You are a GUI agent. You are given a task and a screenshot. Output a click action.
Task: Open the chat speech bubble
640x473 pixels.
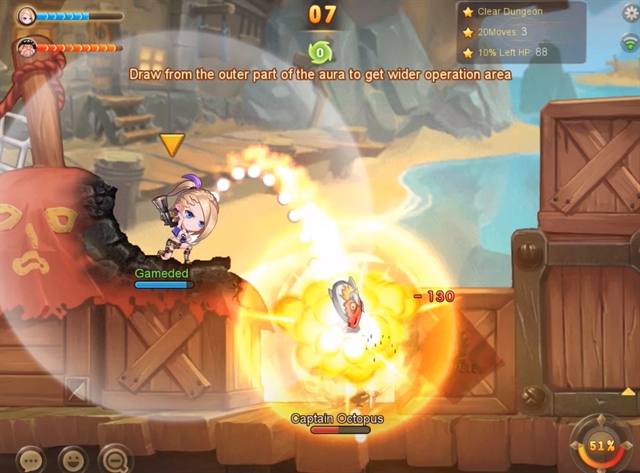pos(31,460)
